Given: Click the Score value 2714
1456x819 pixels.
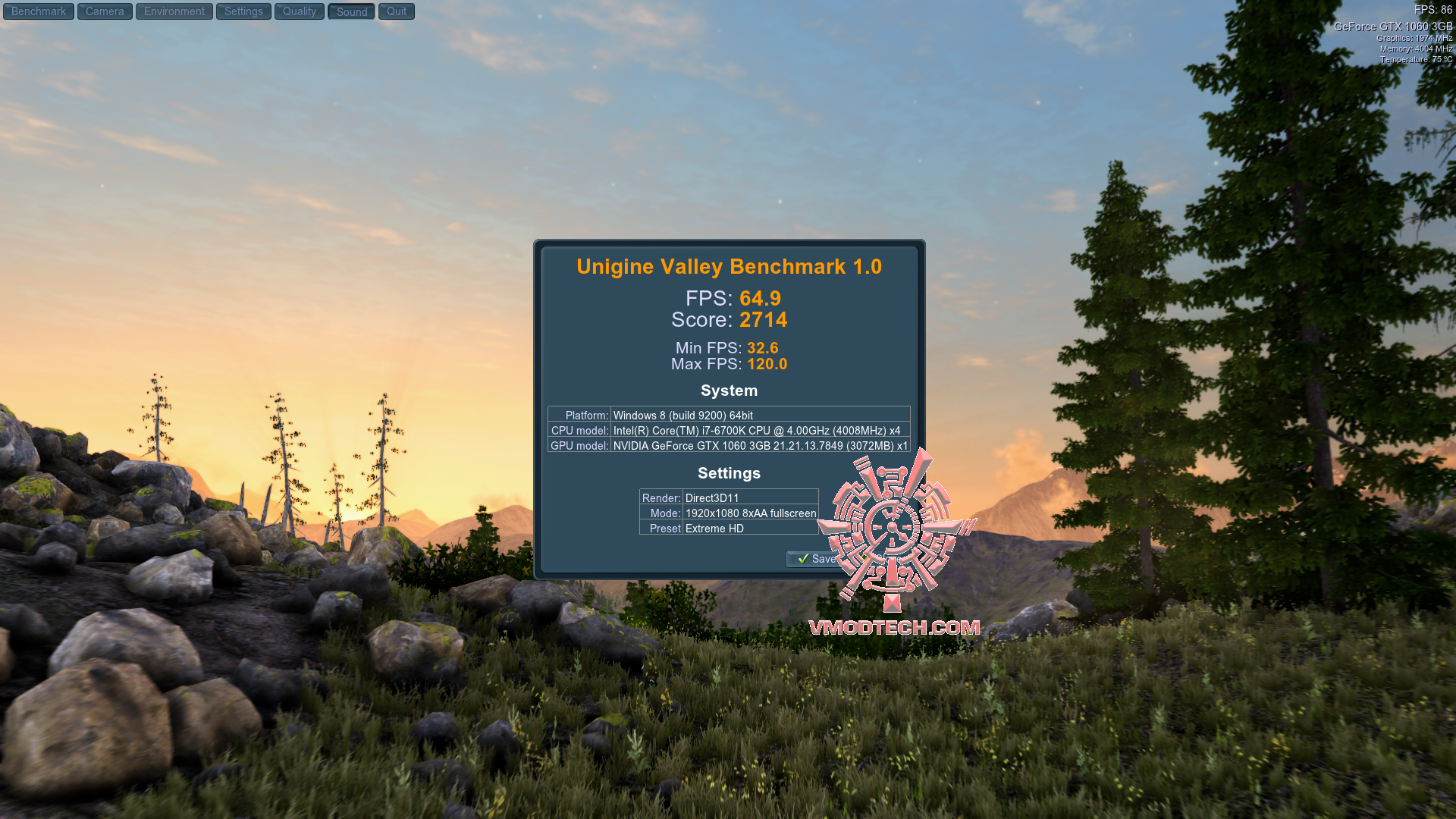Looking at the screenshot, I should click(764, 320).
